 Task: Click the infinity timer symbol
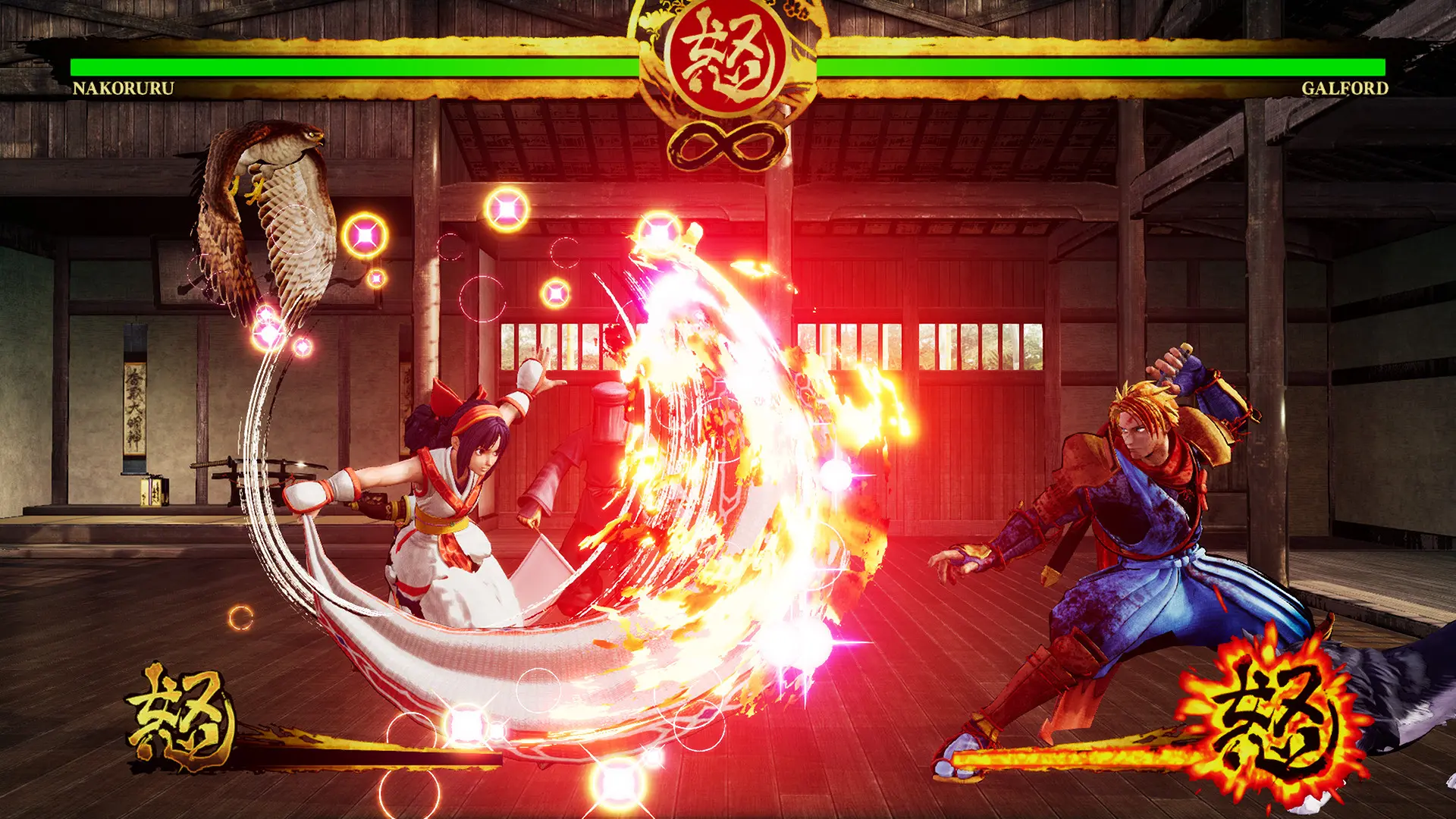click(x=726, y=140)
